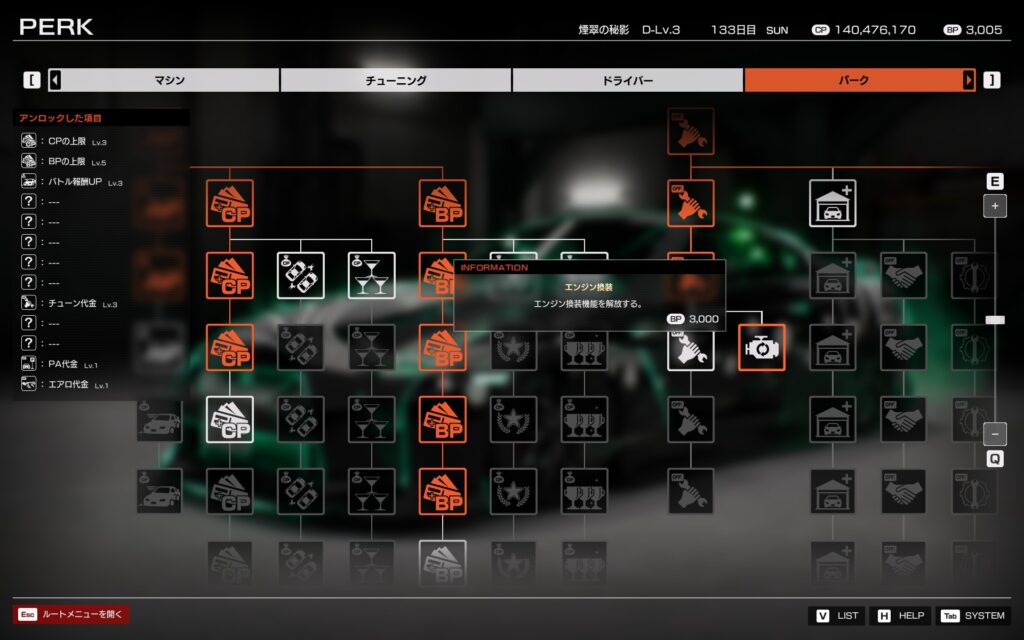Switch to the マシン tab
The width and height of the screenshot is (1024, 640).
(164, 80)
